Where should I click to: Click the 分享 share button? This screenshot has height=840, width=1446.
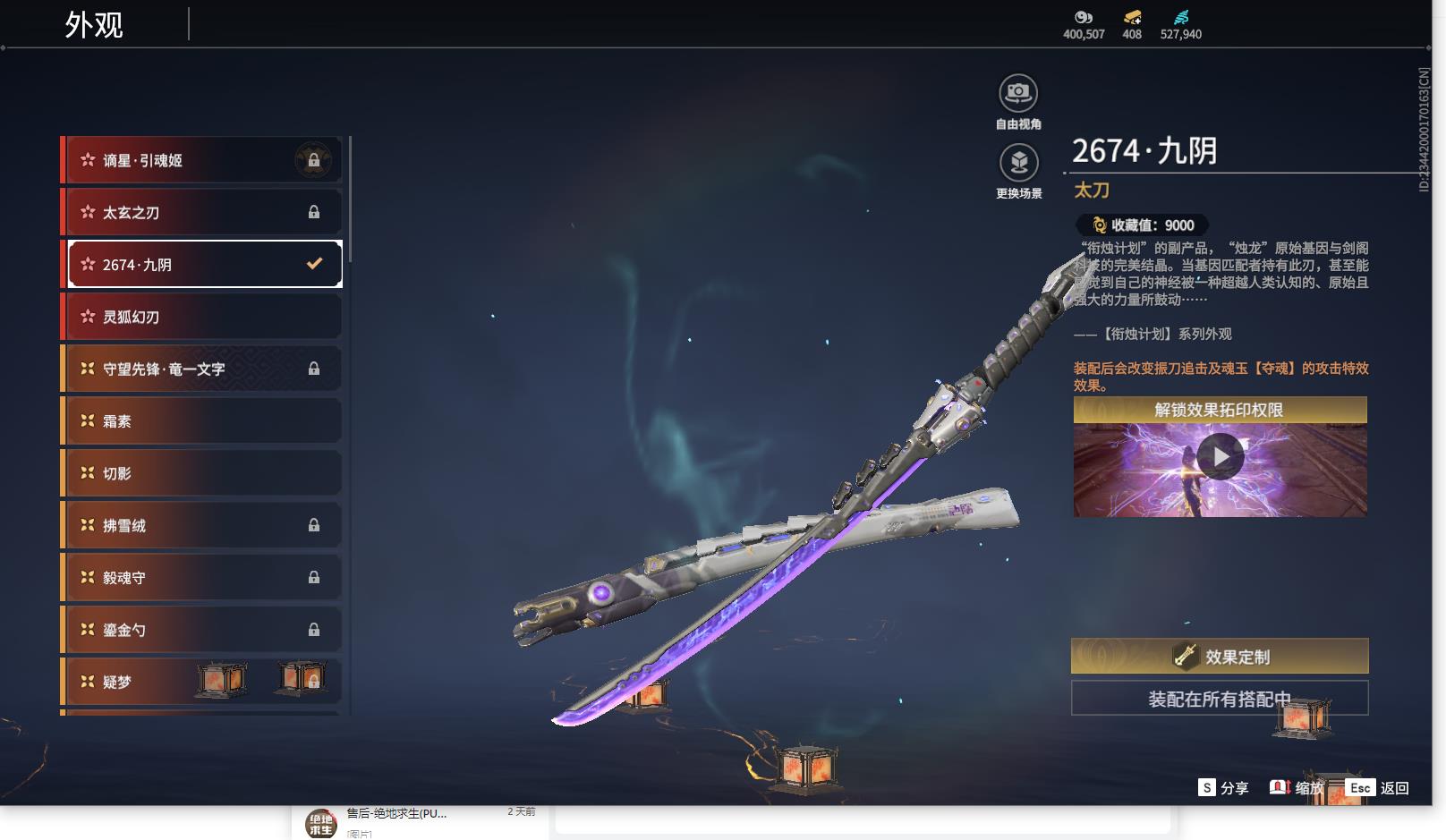pos(1223,787)
